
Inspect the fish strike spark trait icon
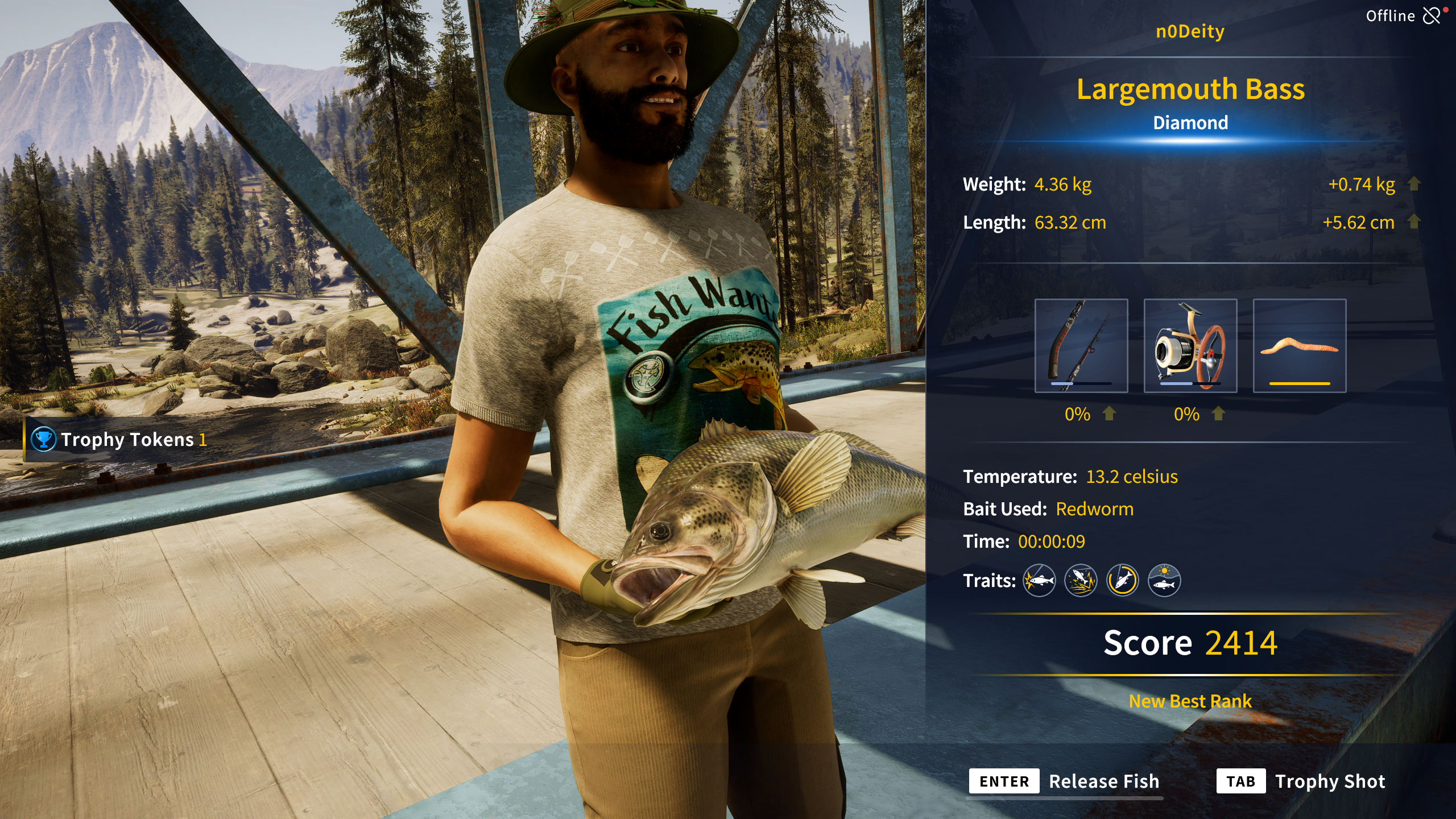click(x=1039, y=581)
